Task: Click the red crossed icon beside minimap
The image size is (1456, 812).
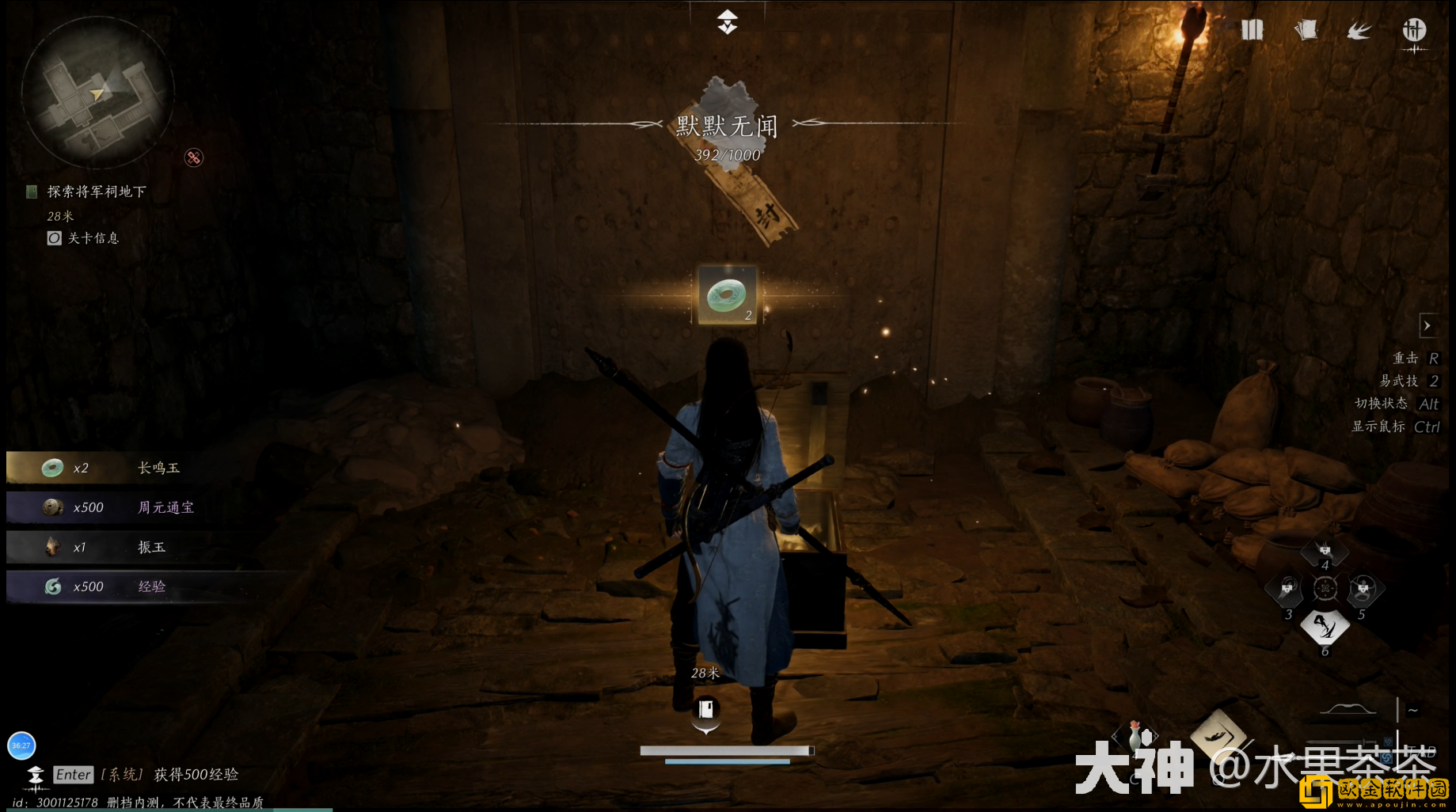Action: pyautogui.click(x=194, y=157)
